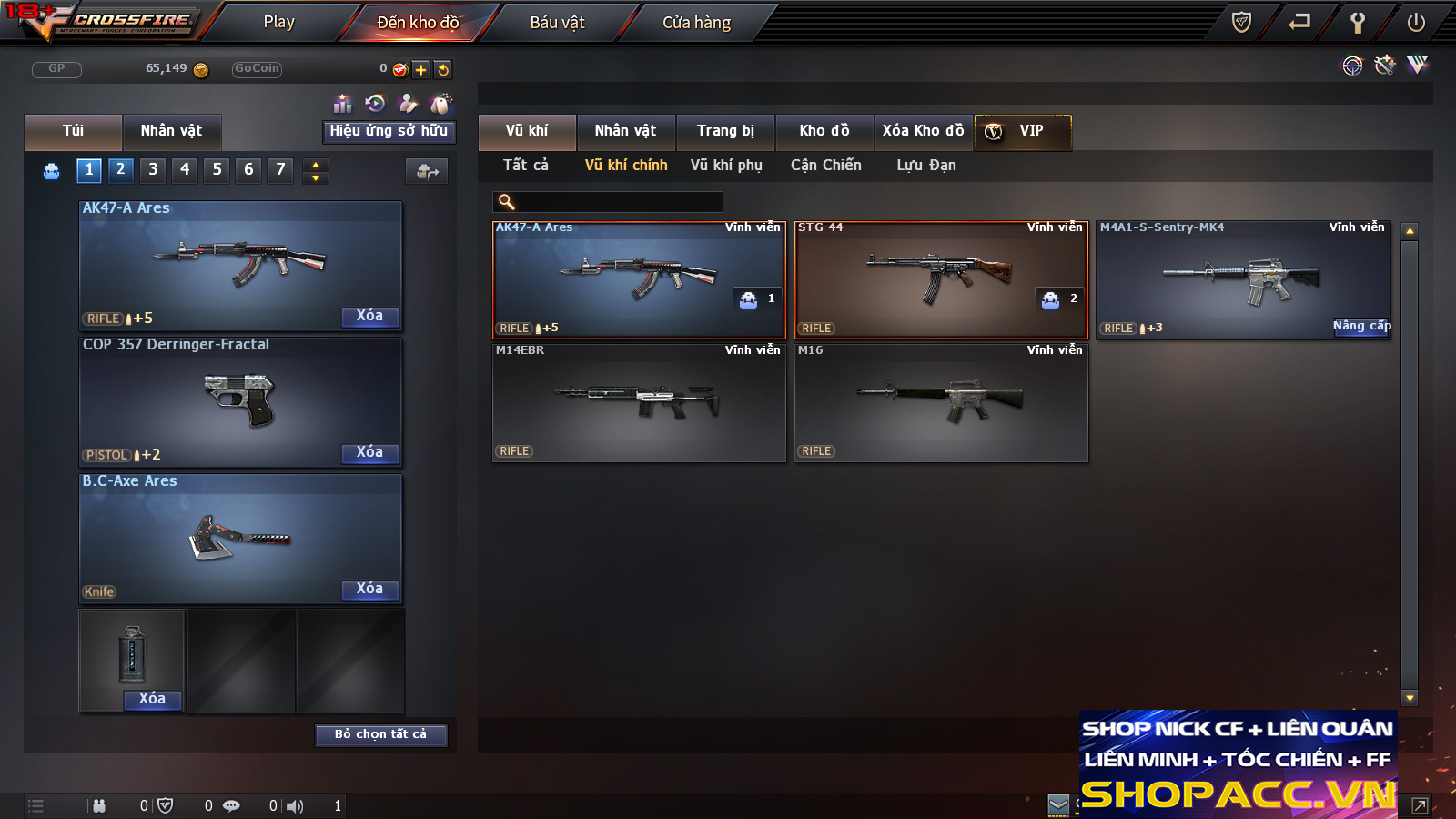Remove the B.C-Axe Ares knife
This screenshot has width=1456, height=819.
click(x=369, y=589)
